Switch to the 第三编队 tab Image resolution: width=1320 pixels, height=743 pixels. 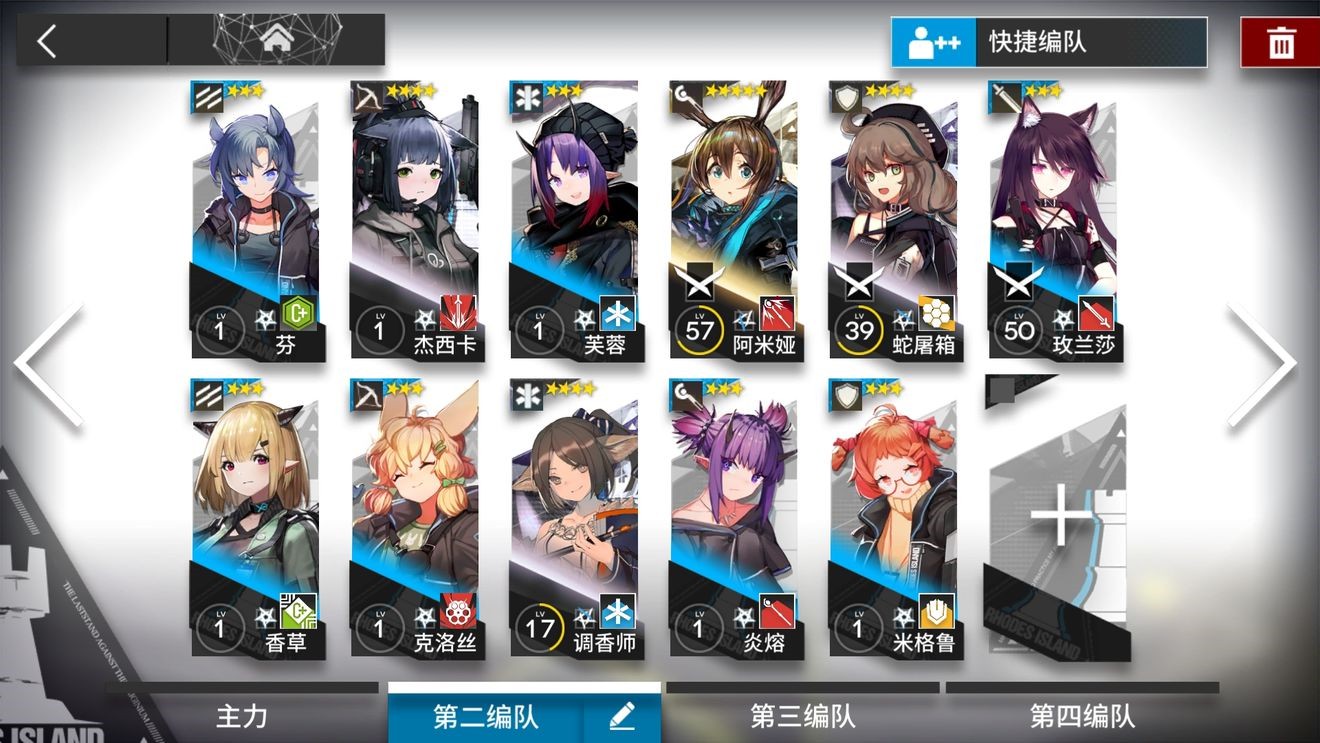pyautogui.click(x=802, y=716)
